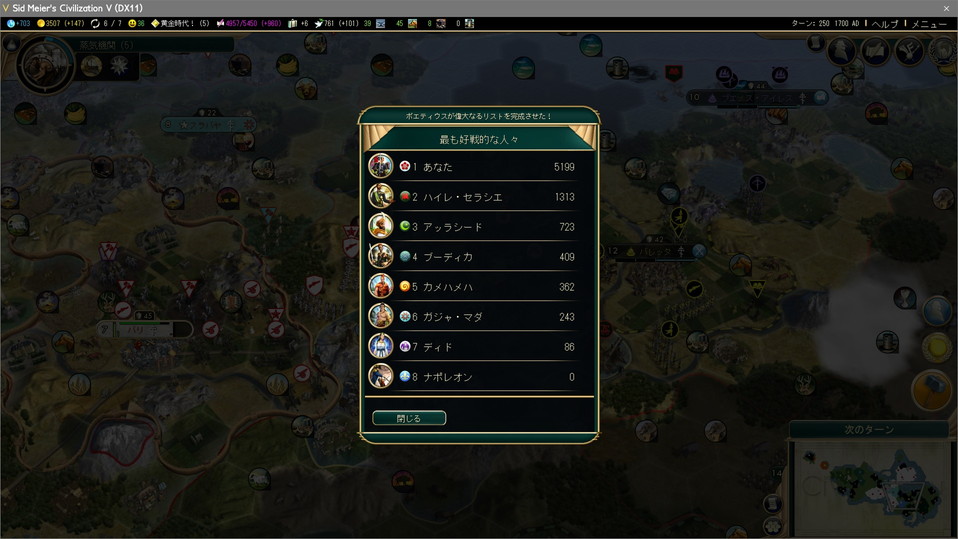Screen dimensions: 958x539
Task: Select the ハイレ・セラシエ row in the list
Action: [x=479, y=197]
